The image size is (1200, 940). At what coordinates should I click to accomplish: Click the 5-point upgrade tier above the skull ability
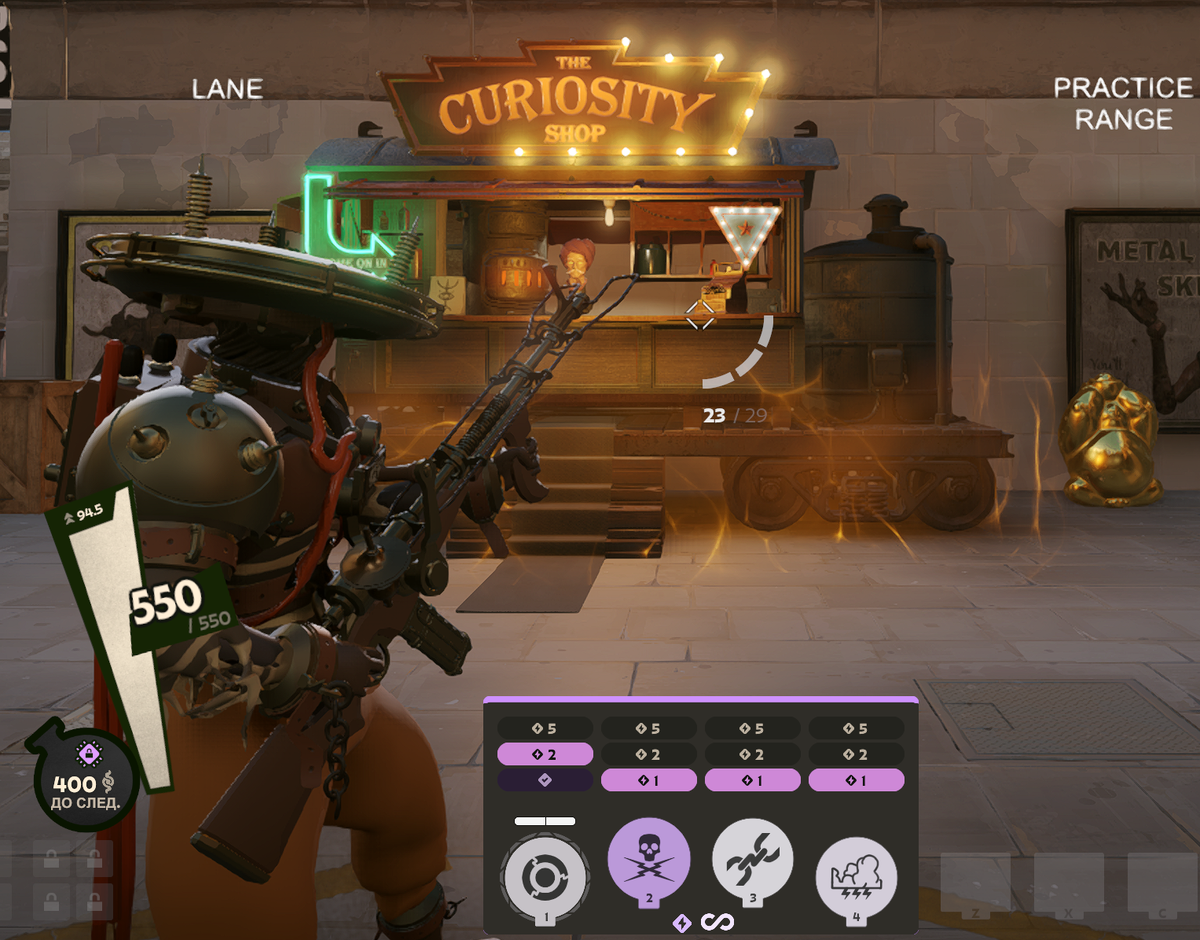click(649, 728)
